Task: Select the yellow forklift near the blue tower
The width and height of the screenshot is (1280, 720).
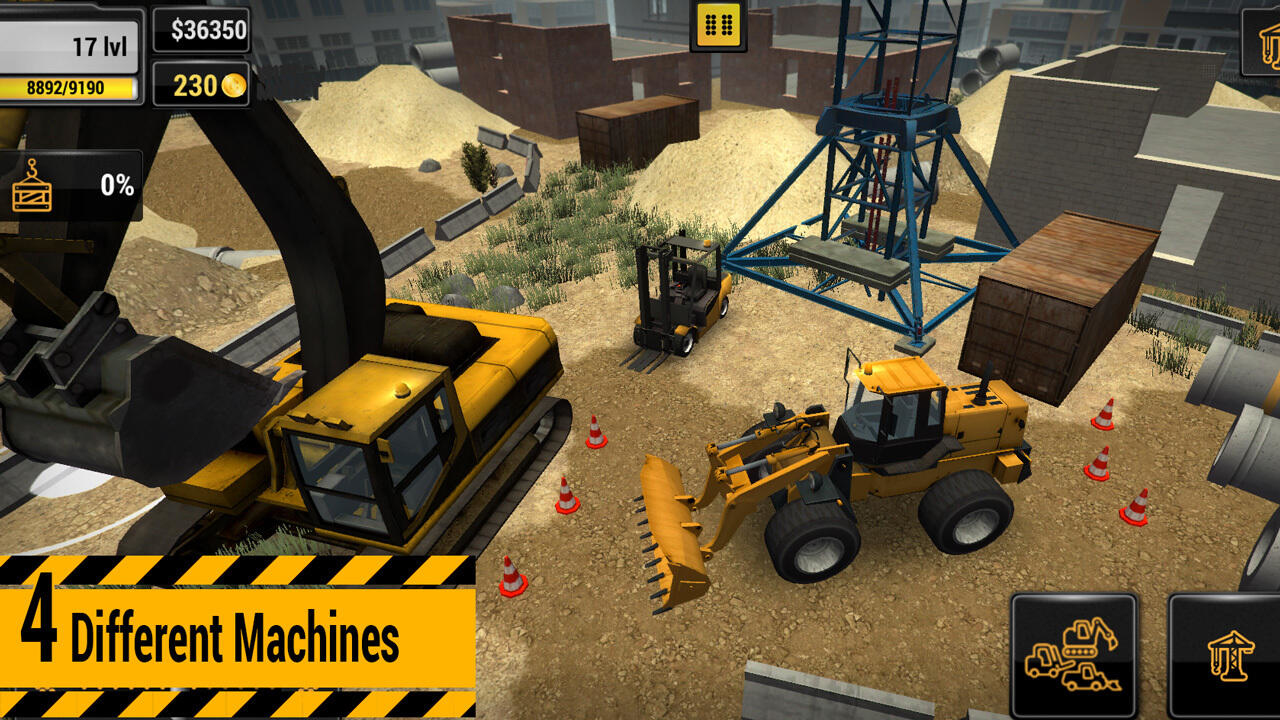Action: coord(680,300)
